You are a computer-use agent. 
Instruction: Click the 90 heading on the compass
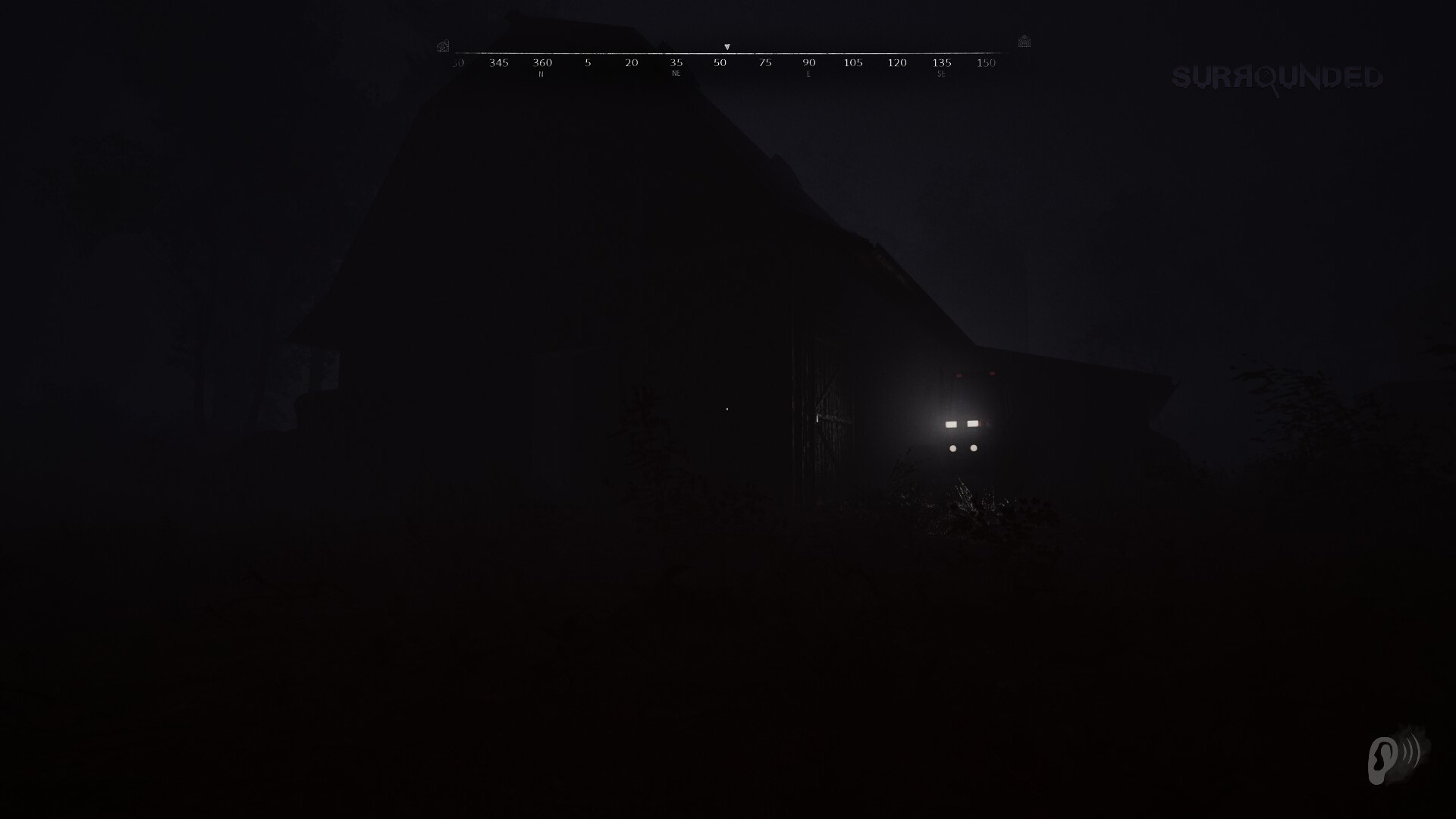[x=808, y=63]
